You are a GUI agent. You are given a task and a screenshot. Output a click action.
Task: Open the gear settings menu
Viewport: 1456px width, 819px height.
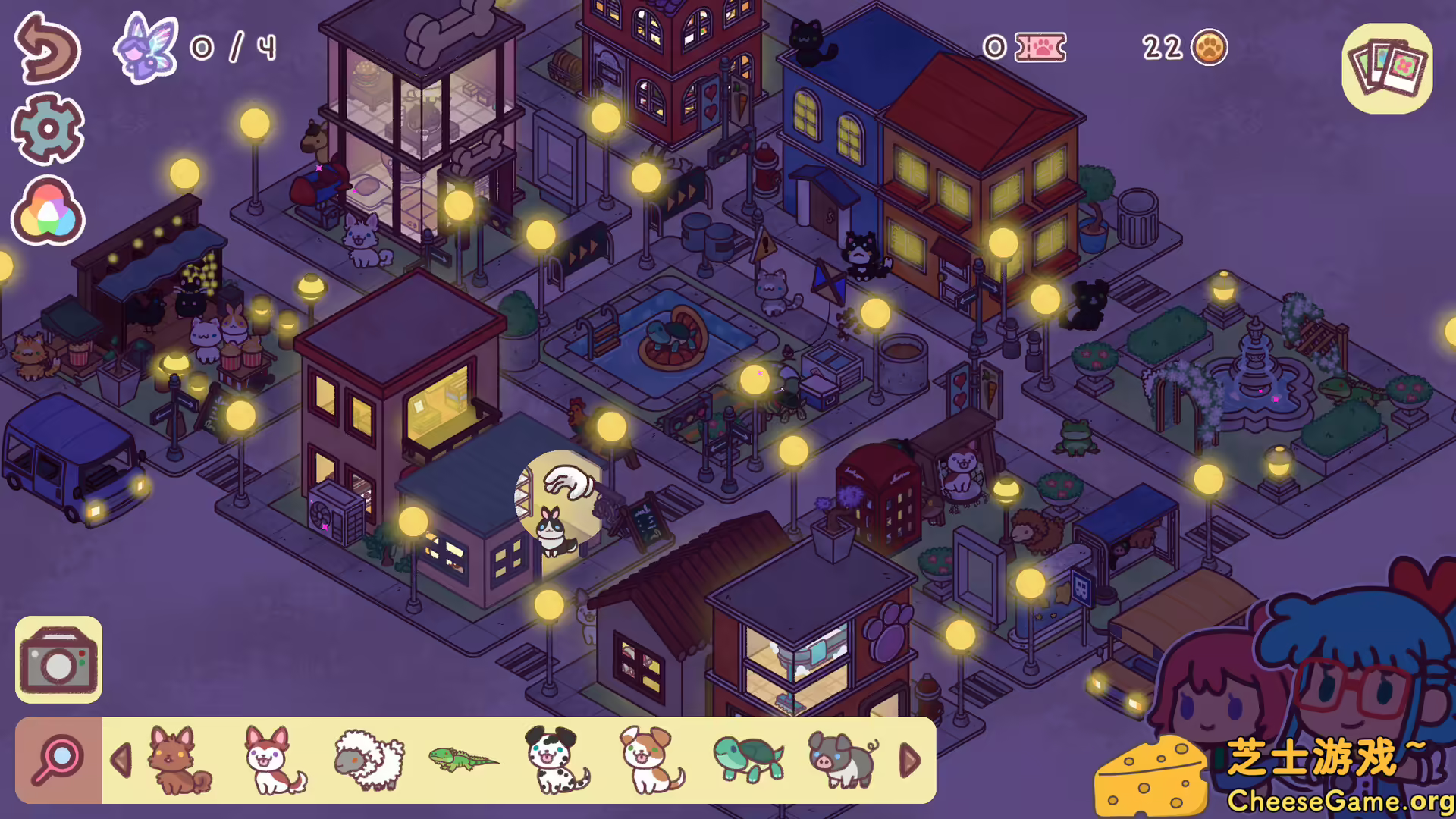pos(47,129)
